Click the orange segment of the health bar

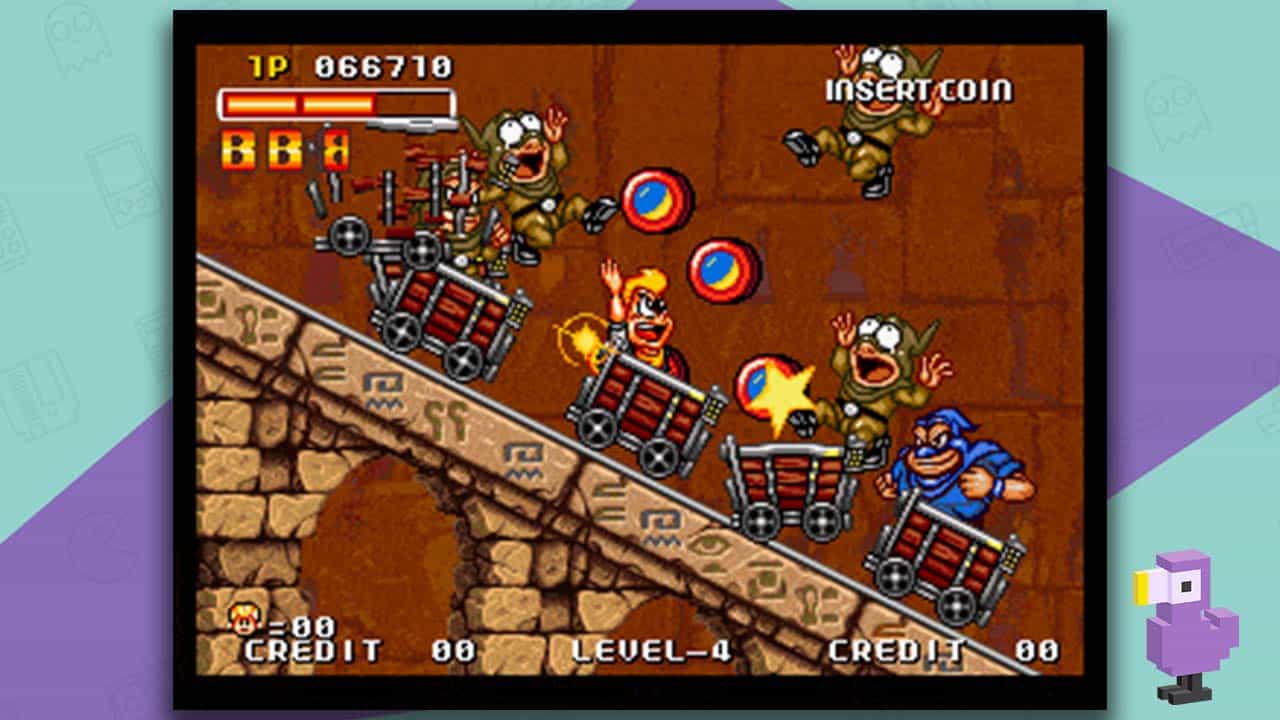(300, 105)
